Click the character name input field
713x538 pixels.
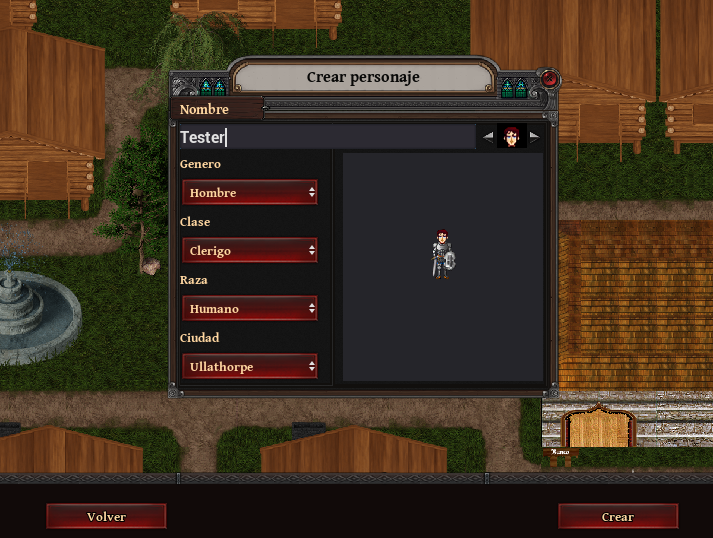(326, 137)
